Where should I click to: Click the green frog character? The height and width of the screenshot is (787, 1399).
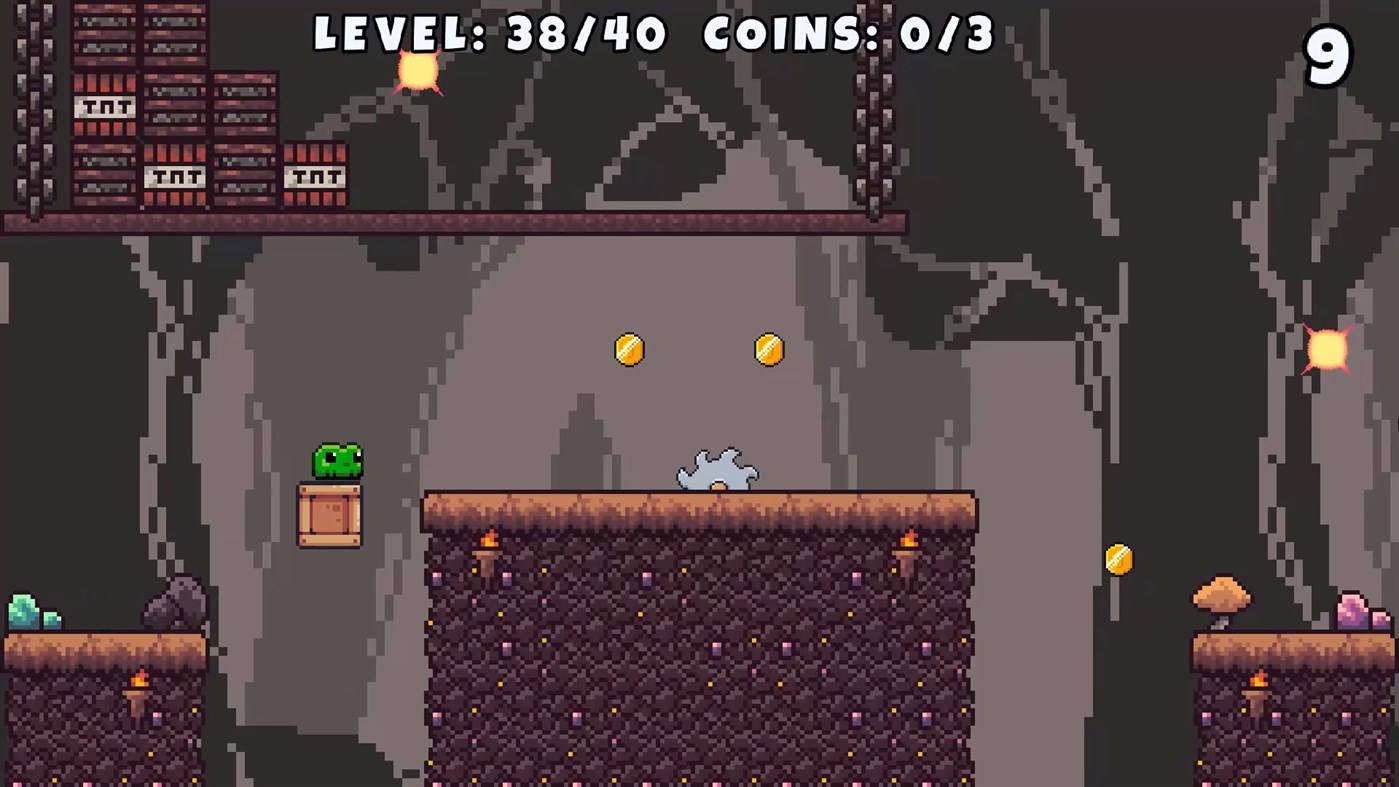pos(336,461)
